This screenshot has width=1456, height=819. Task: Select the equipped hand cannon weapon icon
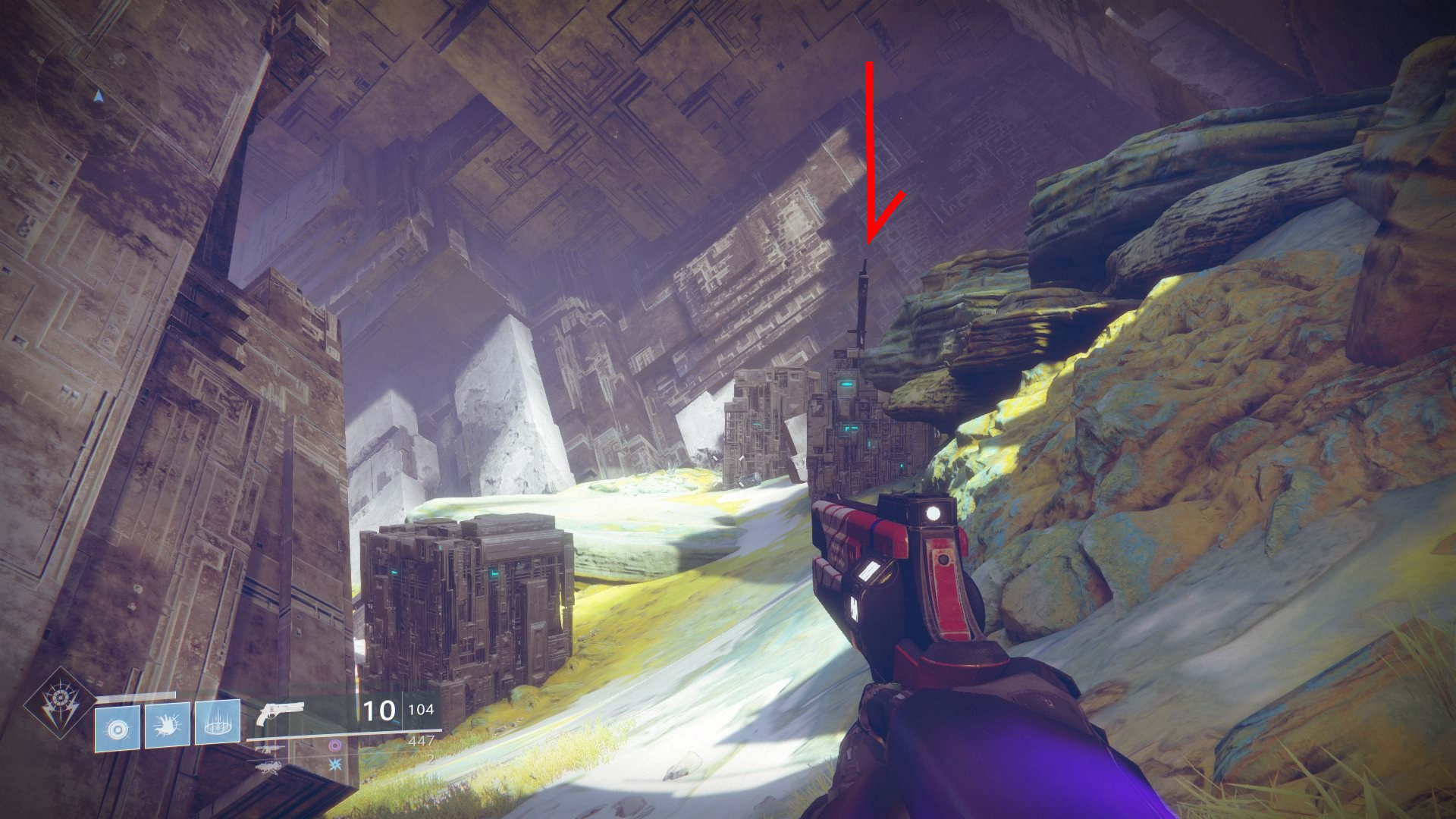pos(279,714)
